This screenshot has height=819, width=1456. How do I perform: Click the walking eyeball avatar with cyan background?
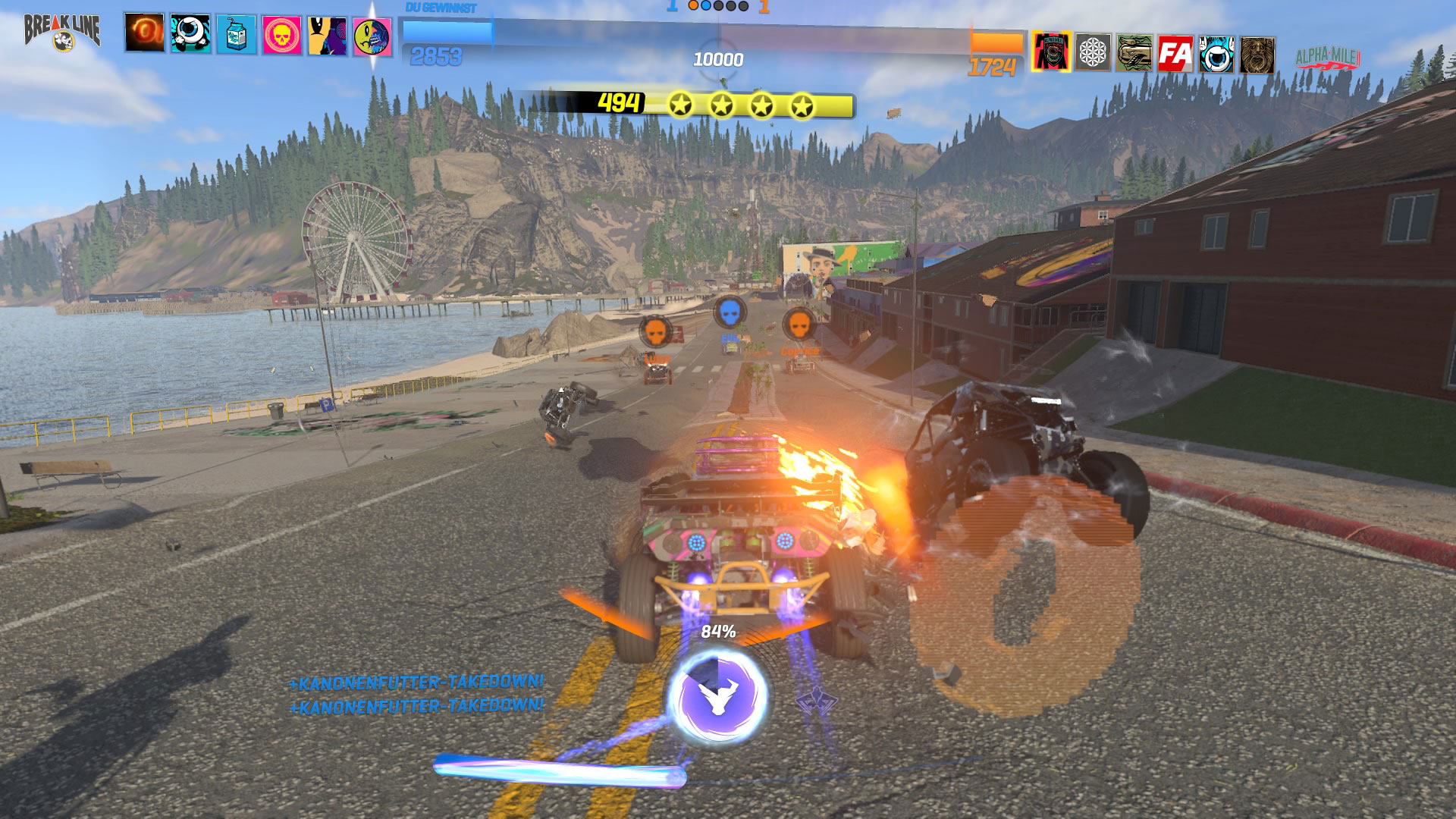[190, 34]
